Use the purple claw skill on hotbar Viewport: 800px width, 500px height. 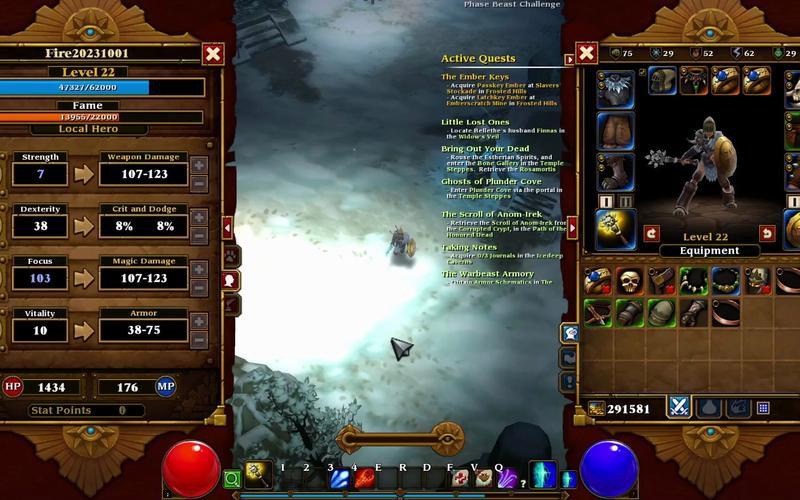tap(507, 480)
